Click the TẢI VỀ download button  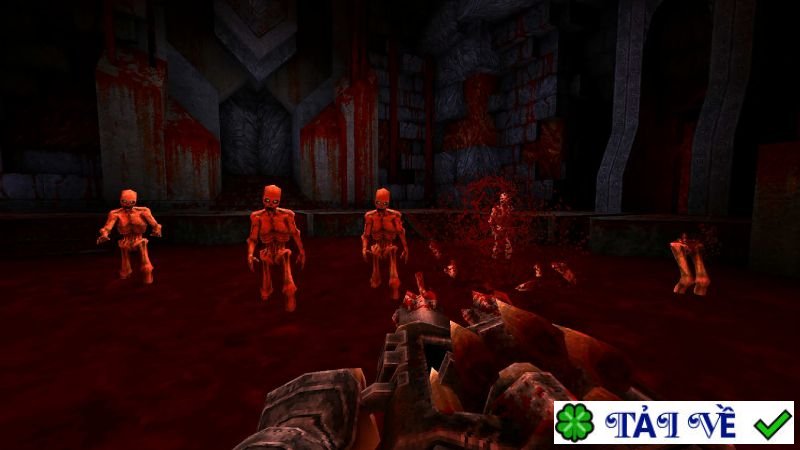673,423
